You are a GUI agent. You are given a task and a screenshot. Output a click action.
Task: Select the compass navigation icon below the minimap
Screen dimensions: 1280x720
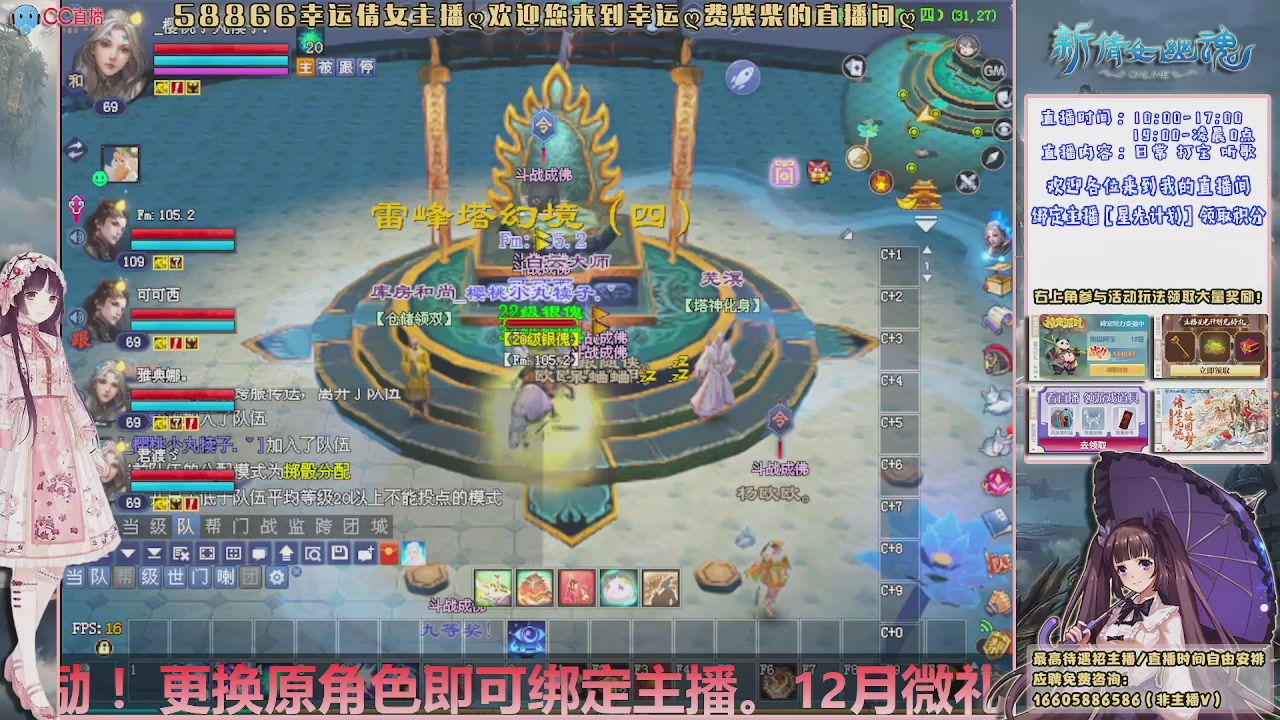coord(993,158)
